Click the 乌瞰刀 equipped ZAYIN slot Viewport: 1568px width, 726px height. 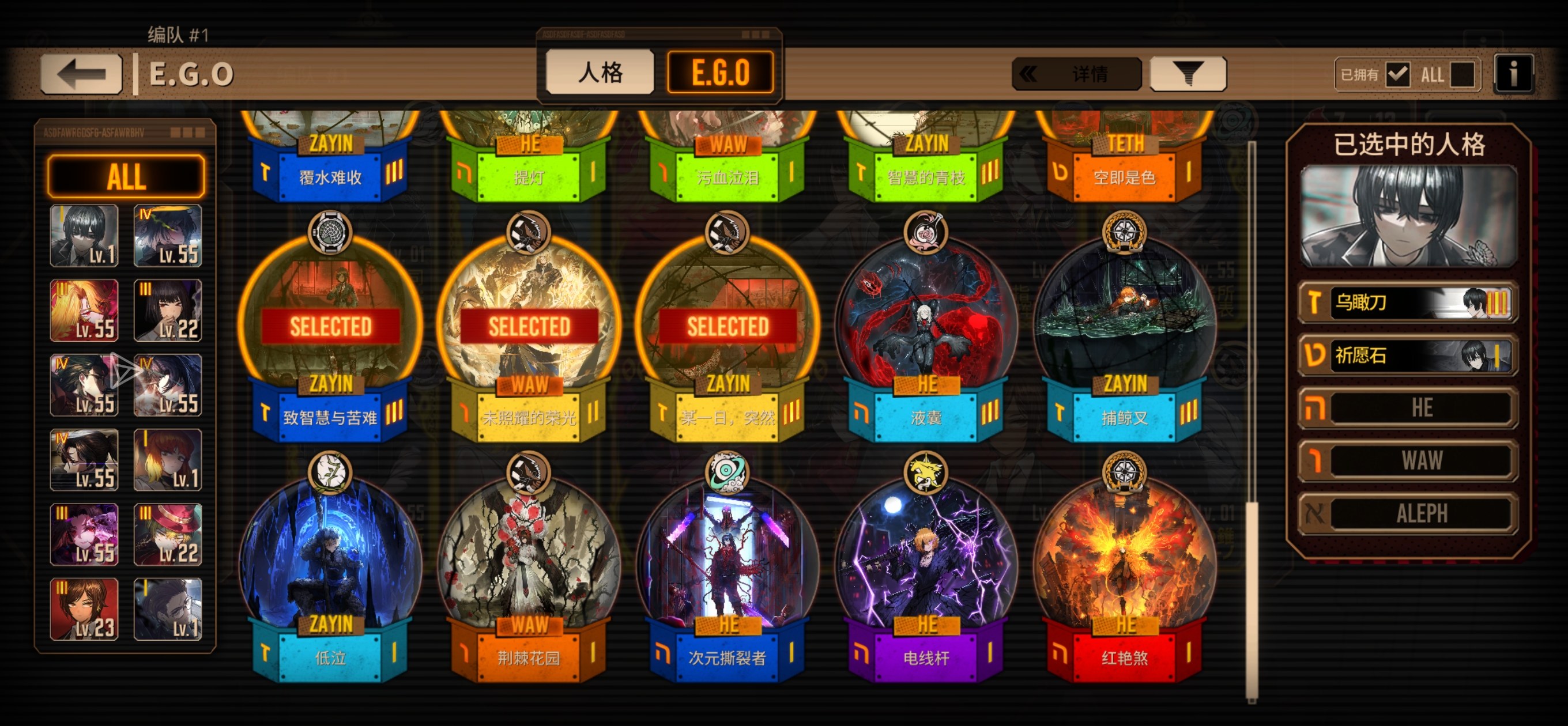pyautogui.click(x=1408, y=302)
